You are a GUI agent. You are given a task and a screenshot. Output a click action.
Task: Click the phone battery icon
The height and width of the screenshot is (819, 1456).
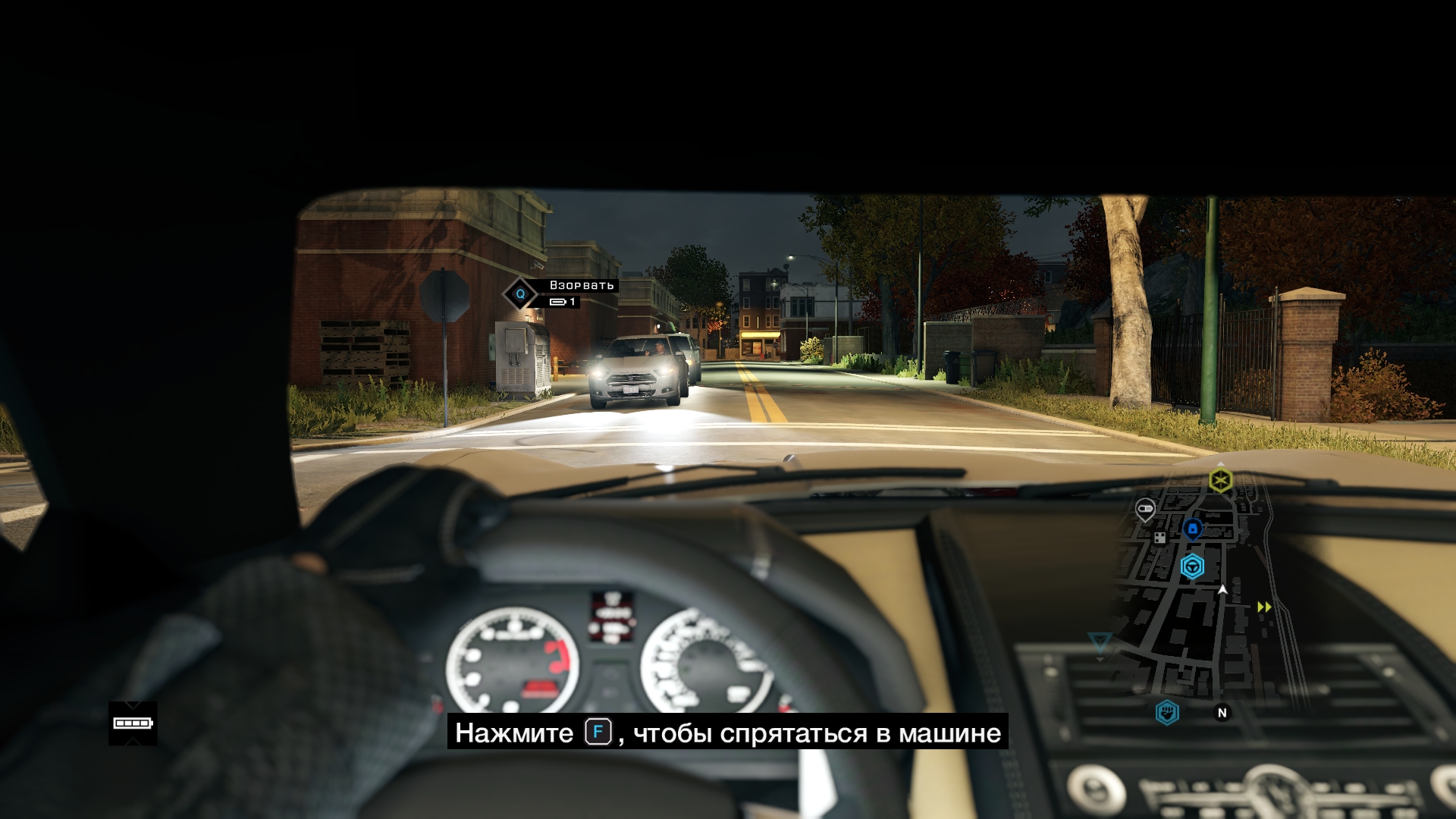tap(133, 723)
